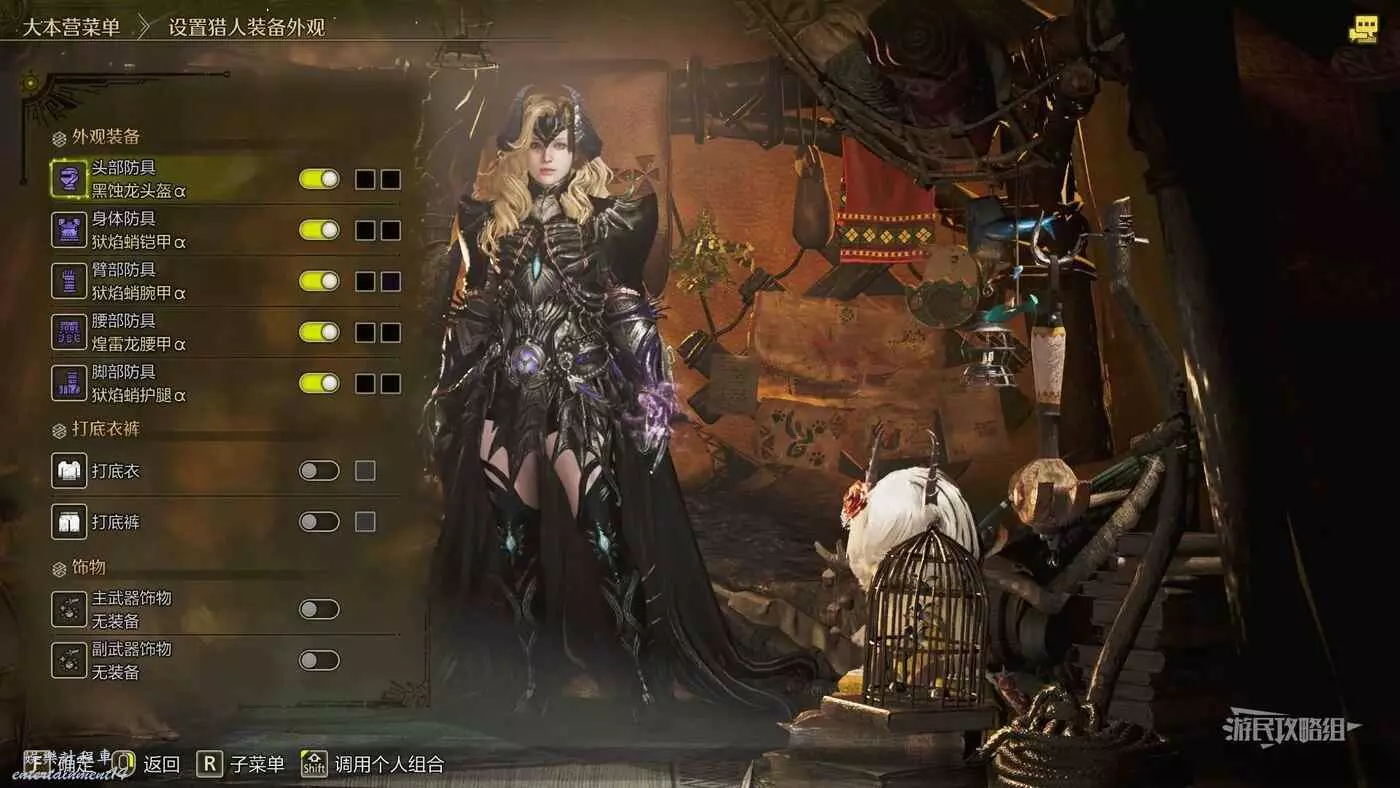
Task: Click the 打底裤 color swatch
Action: click(x=365, y=521)
